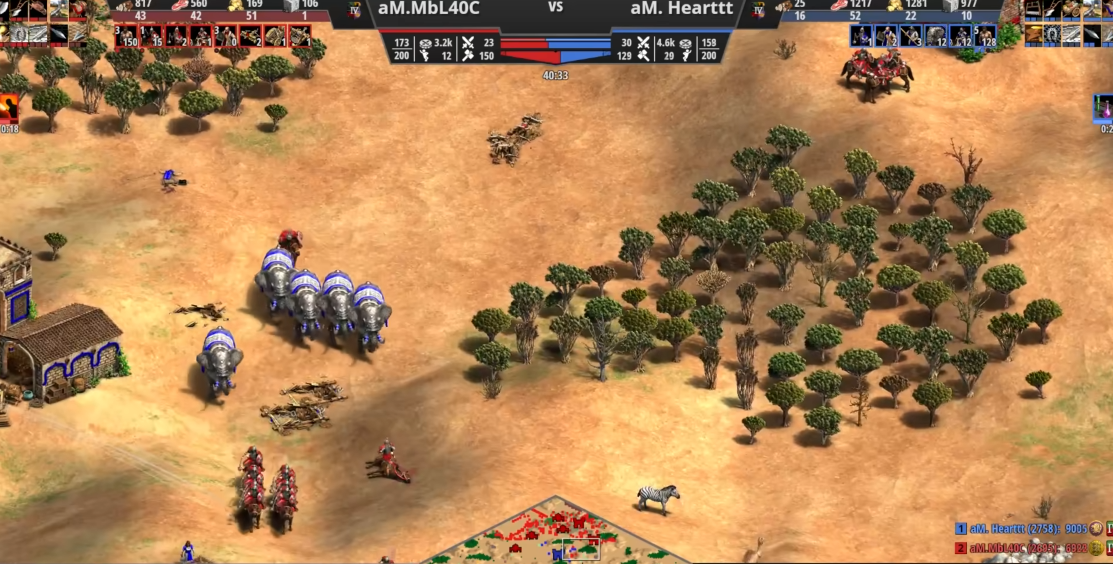Screen dimensions: 1113x564
Task: Click red player's villager icon showing 150
Action: [x=125, y=36]
